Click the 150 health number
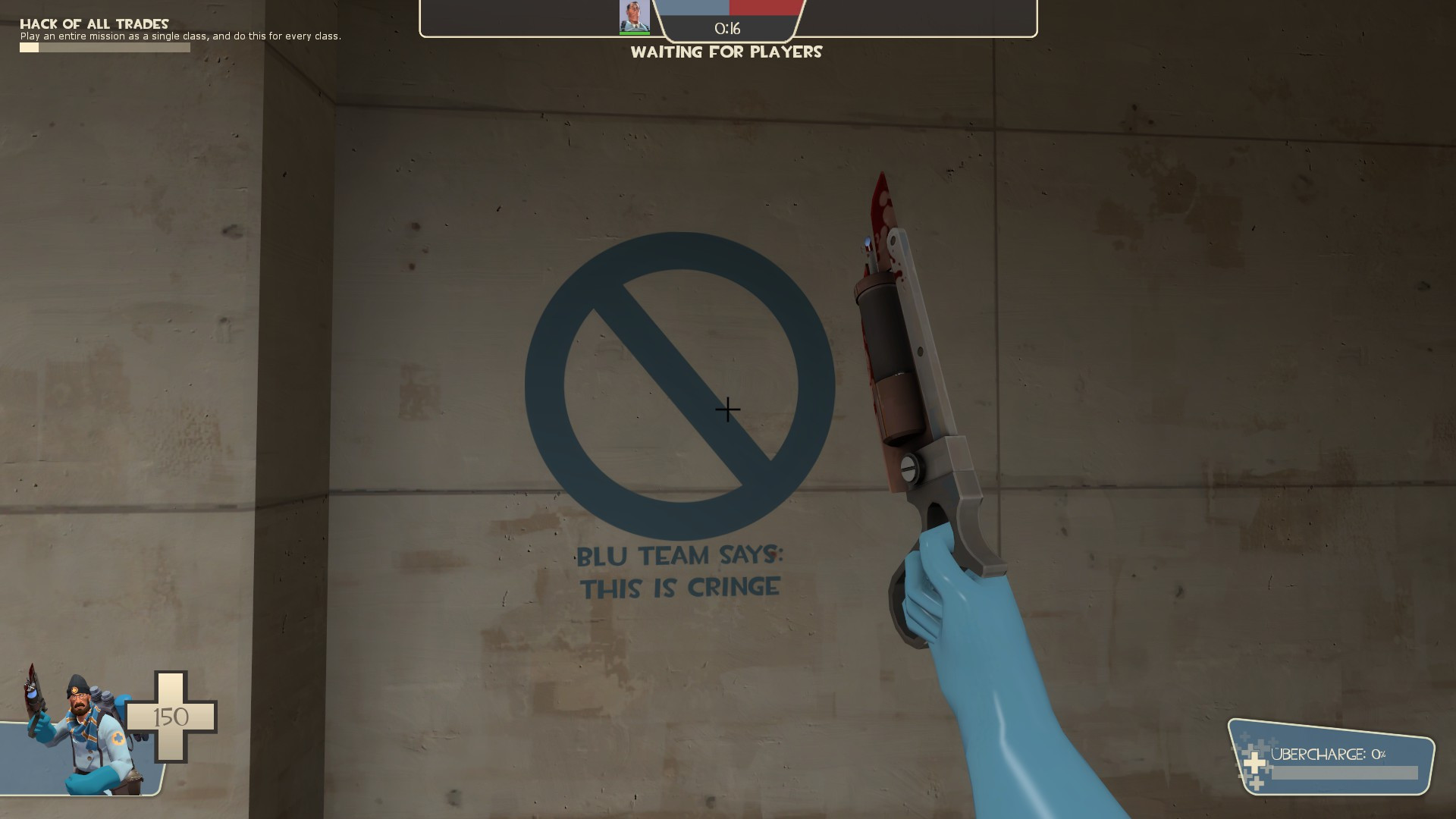Screen dimensions: 1456x819 click(x=173, y=717)
